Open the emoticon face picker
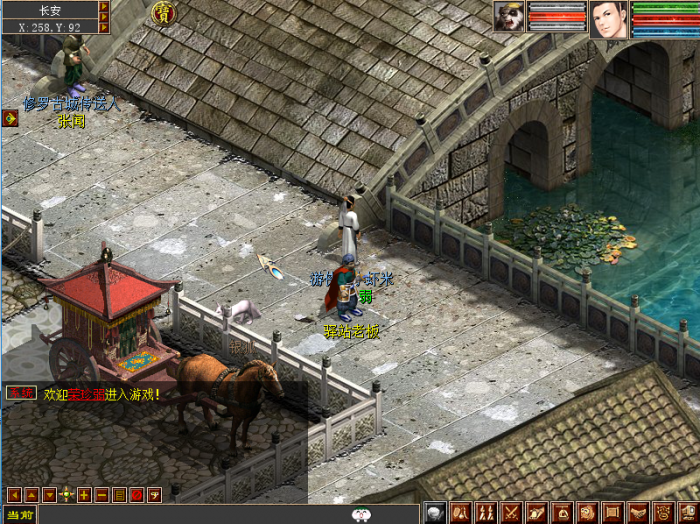The width and height of the screenshot is (700, 524). point(363,515)
